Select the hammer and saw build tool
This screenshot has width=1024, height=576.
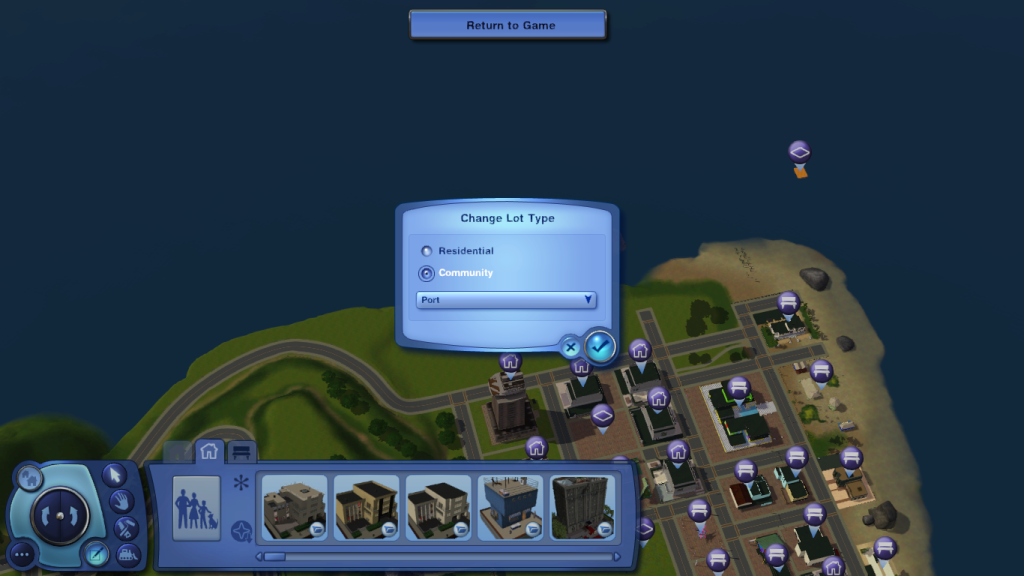click(x=125, y=527)
